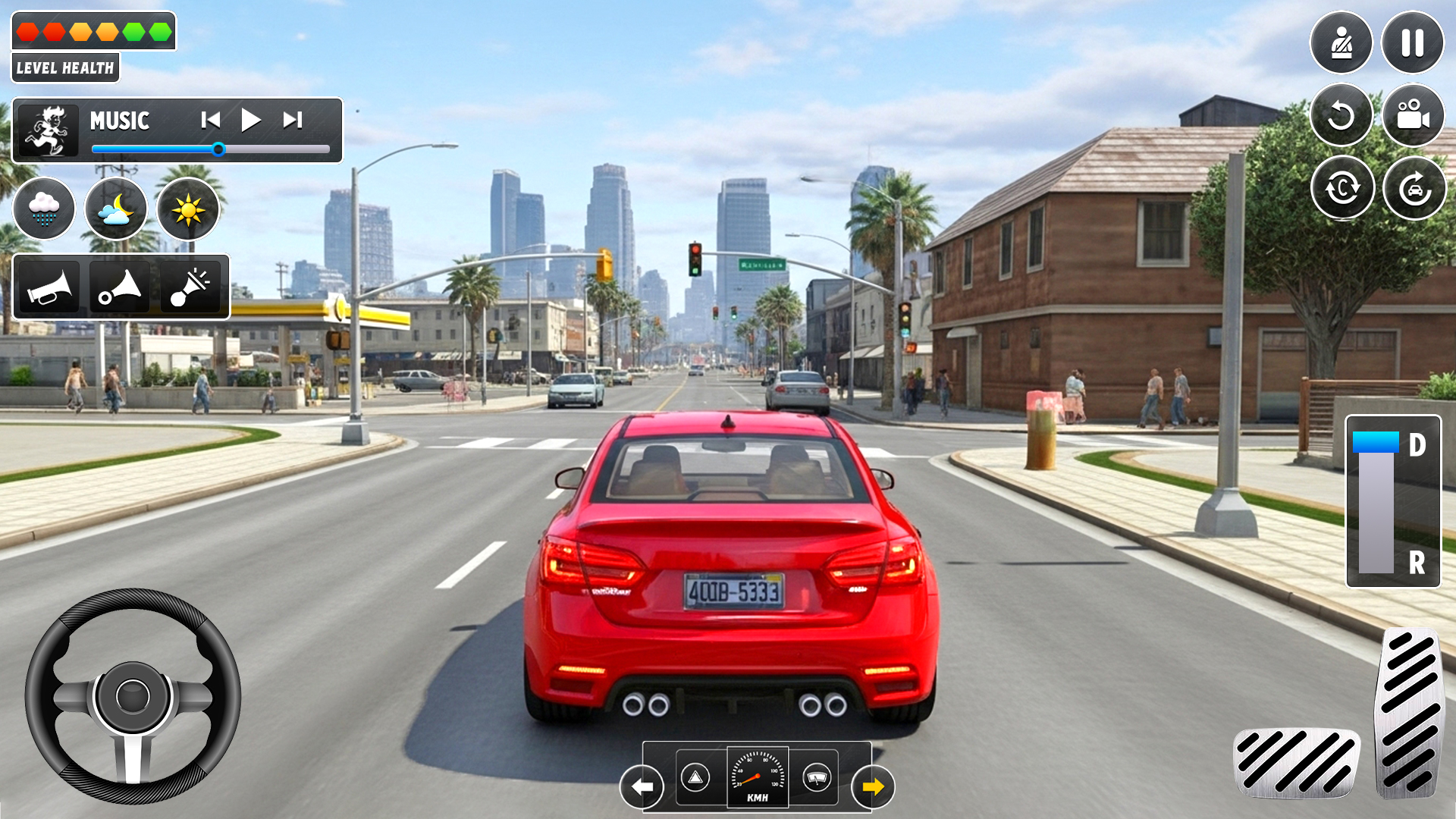Tap the steering wheel control
Screen dimensions: 1456x819
click(133, 696)
